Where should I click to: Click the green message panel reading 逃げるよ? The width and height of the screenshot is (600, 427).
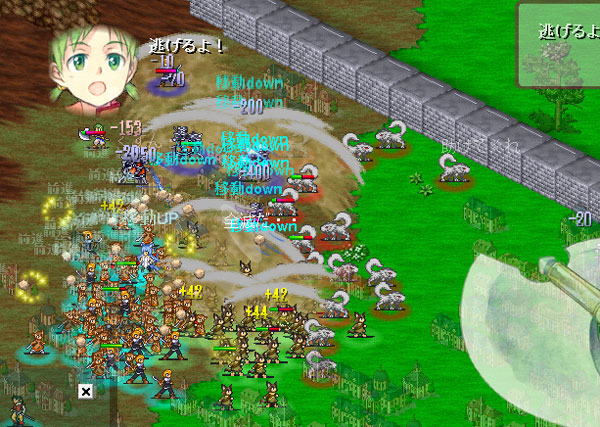click(x=559, y=44)
